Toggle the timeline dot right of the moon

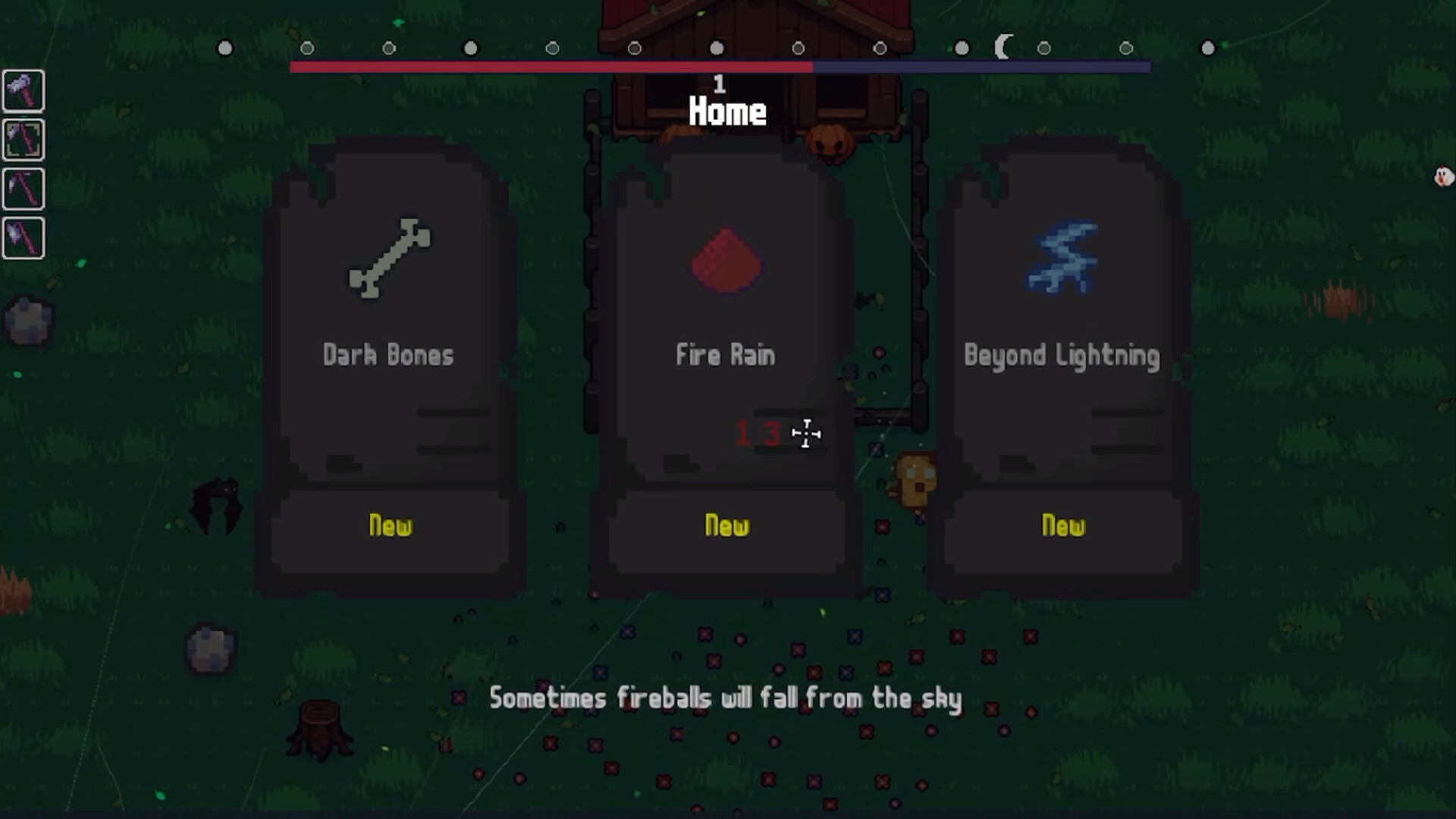point(1043,48)
